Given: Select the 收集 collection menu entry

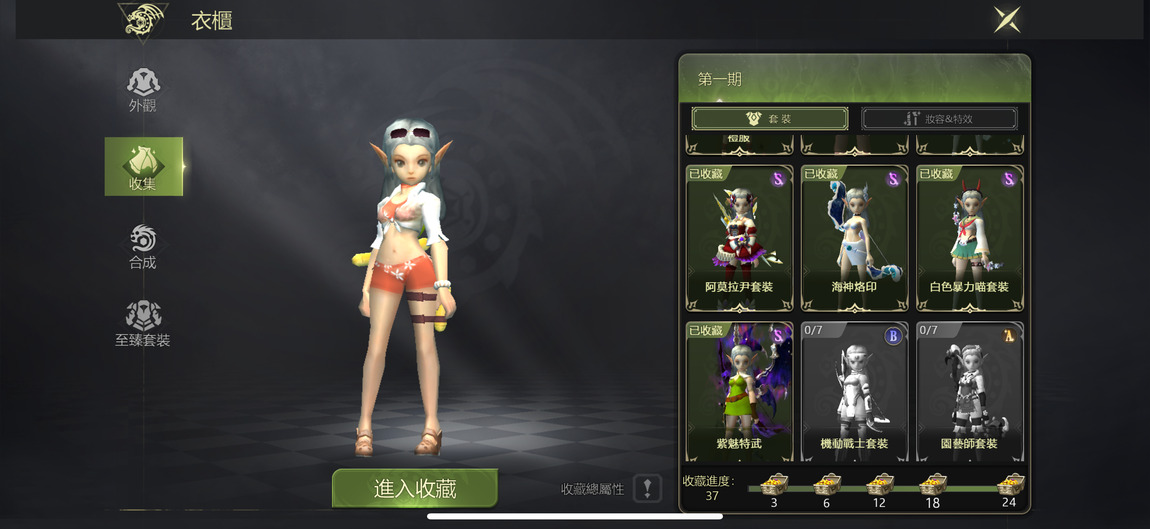Looking at the screenshot, I should click(x=143, y=166).
